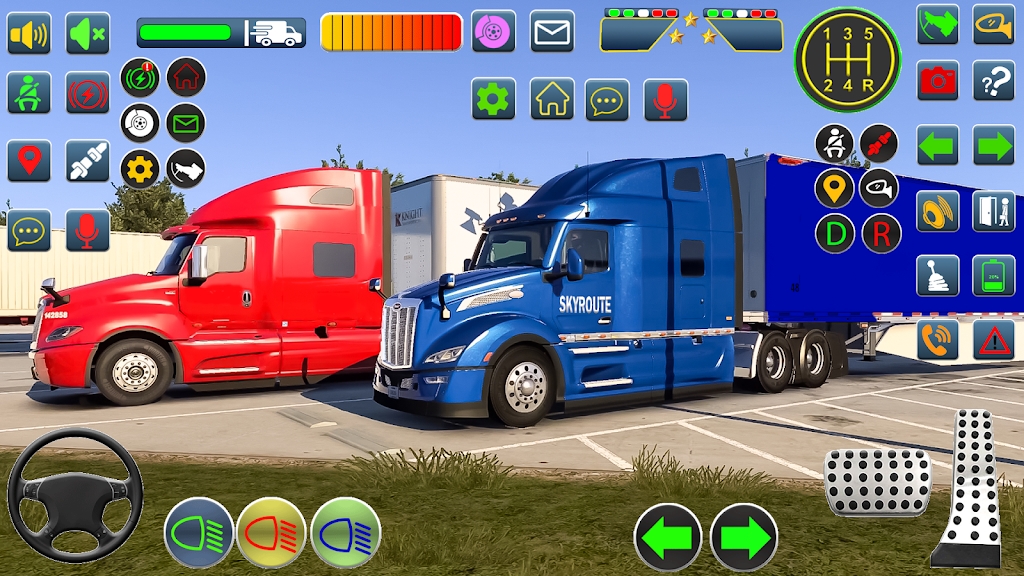Exit the truck using the door icon
Screen dimensions: 1024x576
tap(994, 211)
